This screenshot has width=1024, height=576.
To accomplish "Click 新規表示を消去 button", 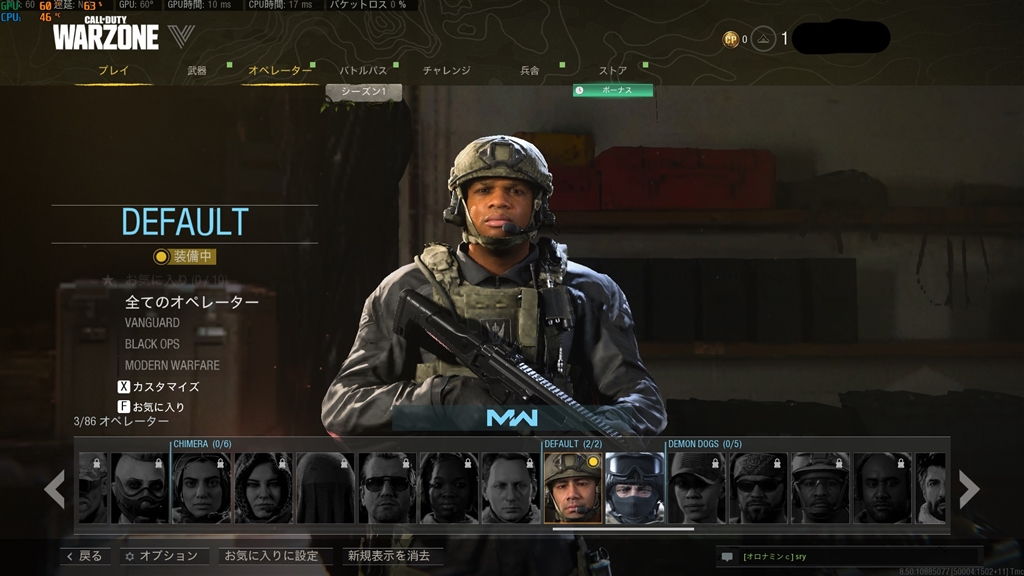I will (388, 556).
